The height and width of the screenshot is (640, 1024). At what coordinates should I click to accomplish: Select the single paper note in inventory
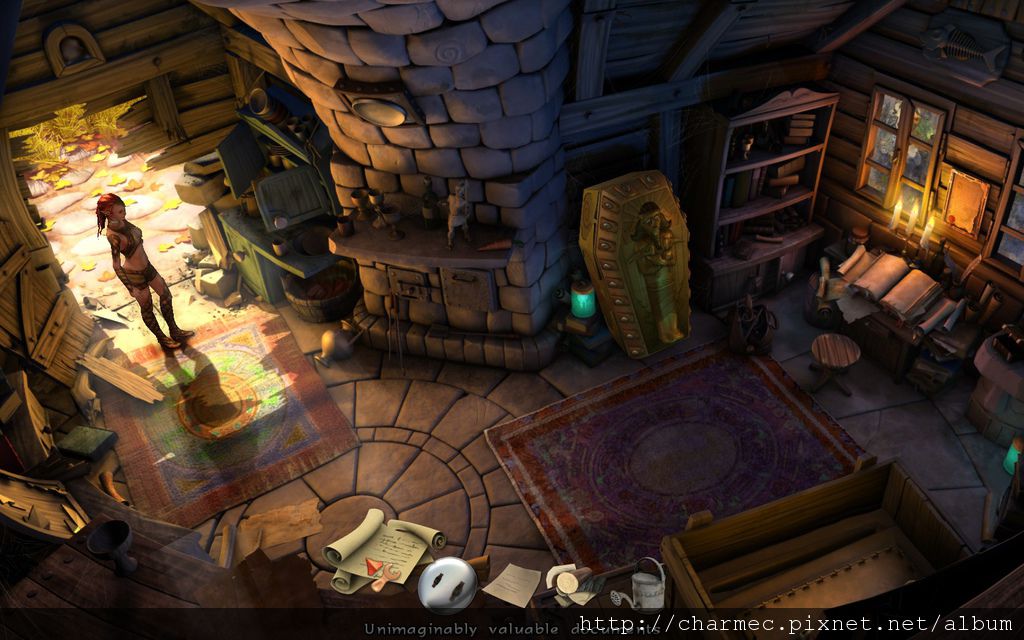click(x=512, y=585)
